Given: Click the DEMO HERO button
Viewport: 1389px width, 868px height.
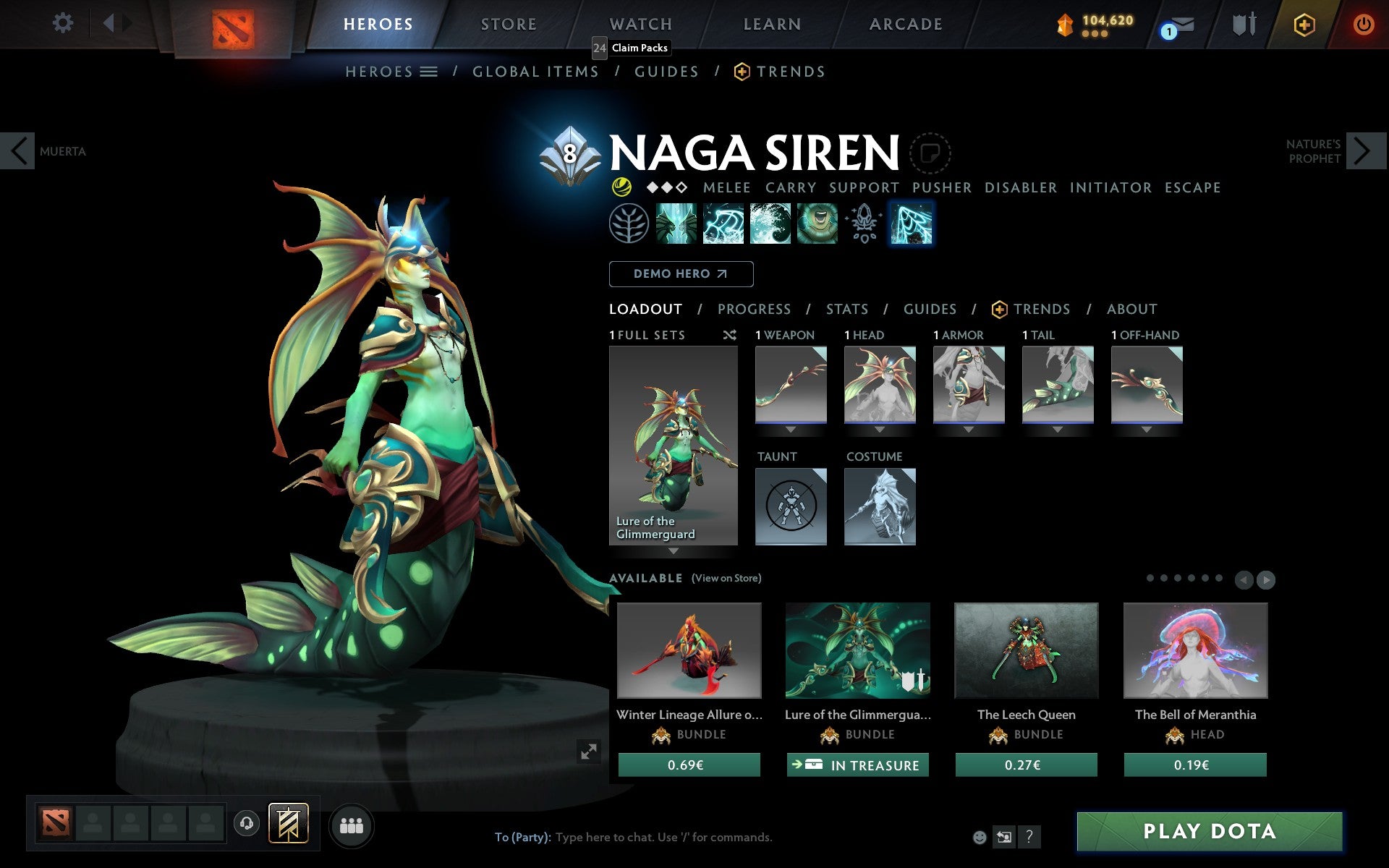Looking at the screenshot, I should (681, 274).
